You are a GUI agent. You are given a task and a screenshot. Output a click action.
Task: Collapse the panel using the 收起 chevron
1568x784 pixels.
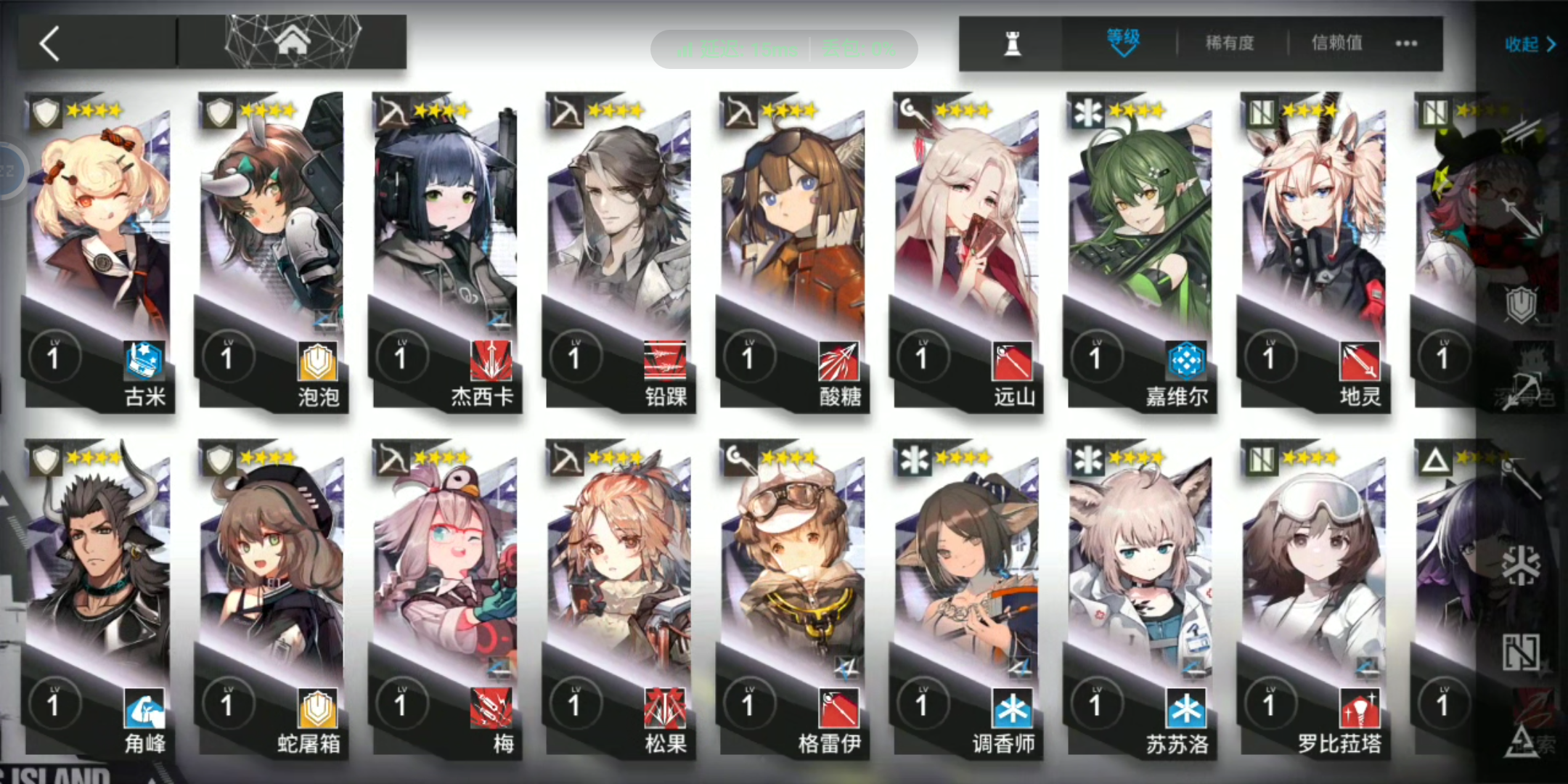click(x=1528, y=44)
